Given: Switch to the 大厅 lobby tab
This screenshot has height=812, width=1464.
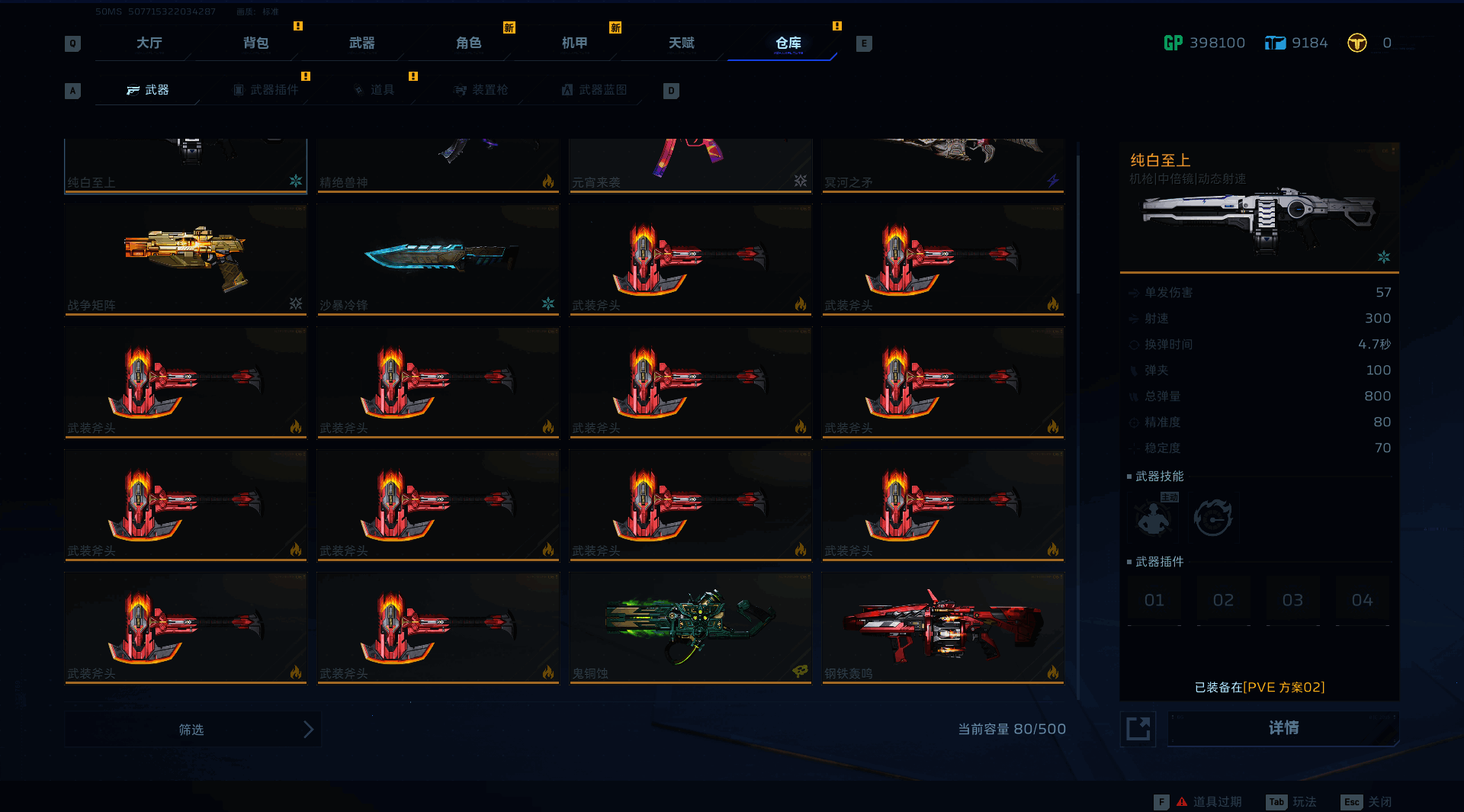Looking at the screenshot, I should 149,43.
